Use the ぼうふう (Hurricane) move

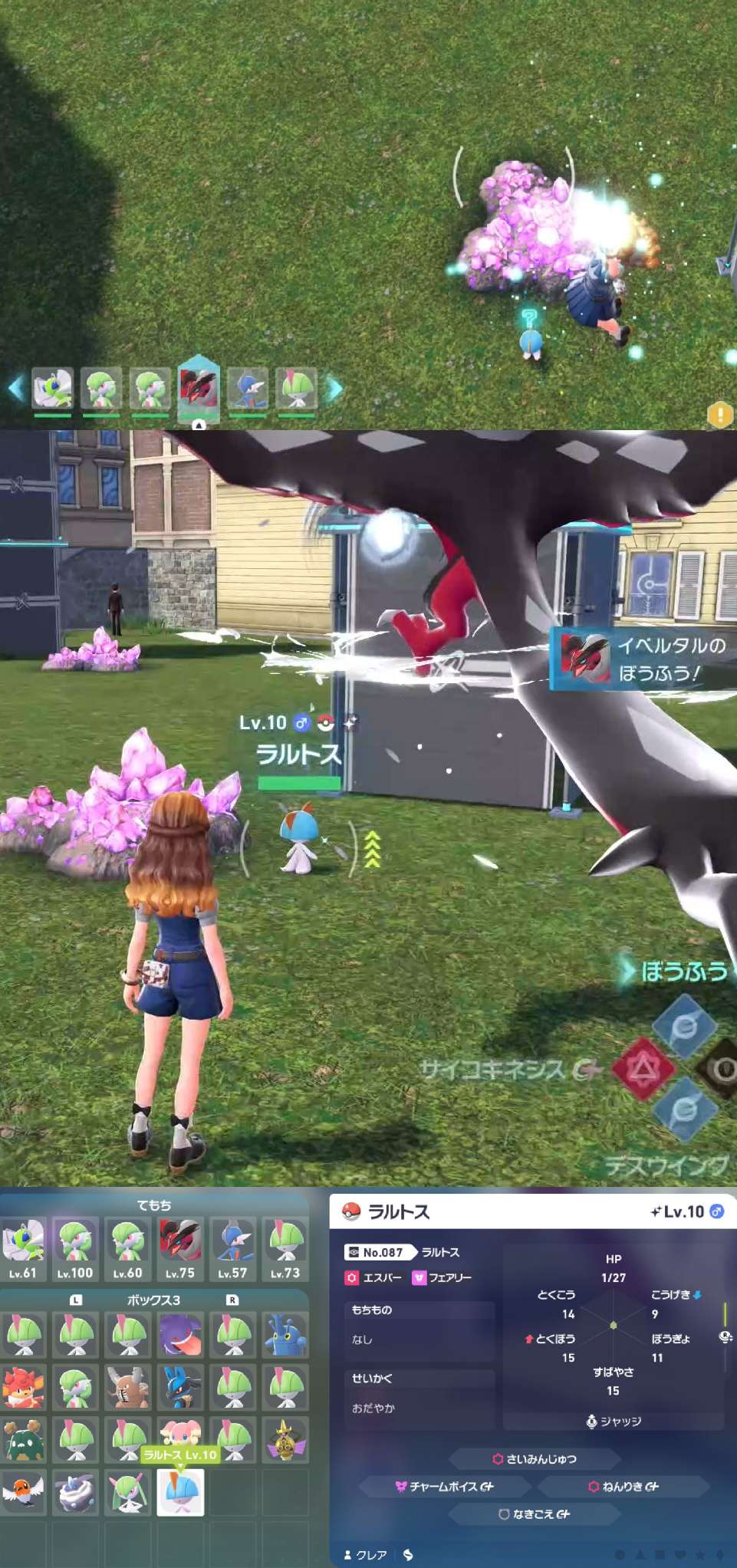(685, 1025)
